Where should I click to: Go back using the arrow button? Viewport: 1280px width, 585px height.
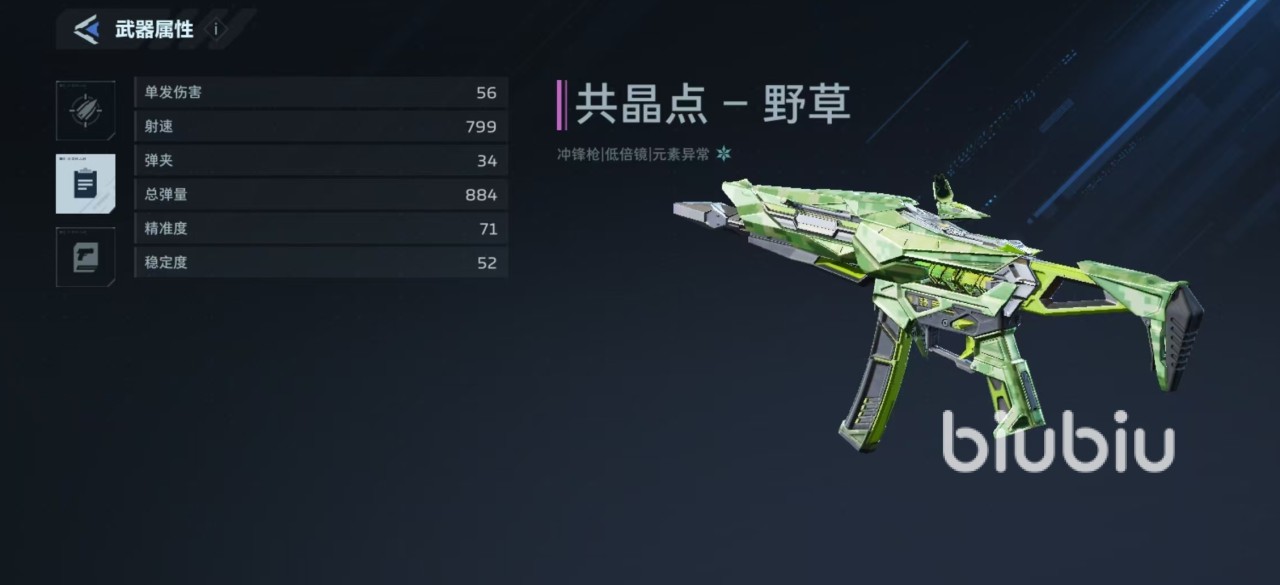[x=87, y=30]
